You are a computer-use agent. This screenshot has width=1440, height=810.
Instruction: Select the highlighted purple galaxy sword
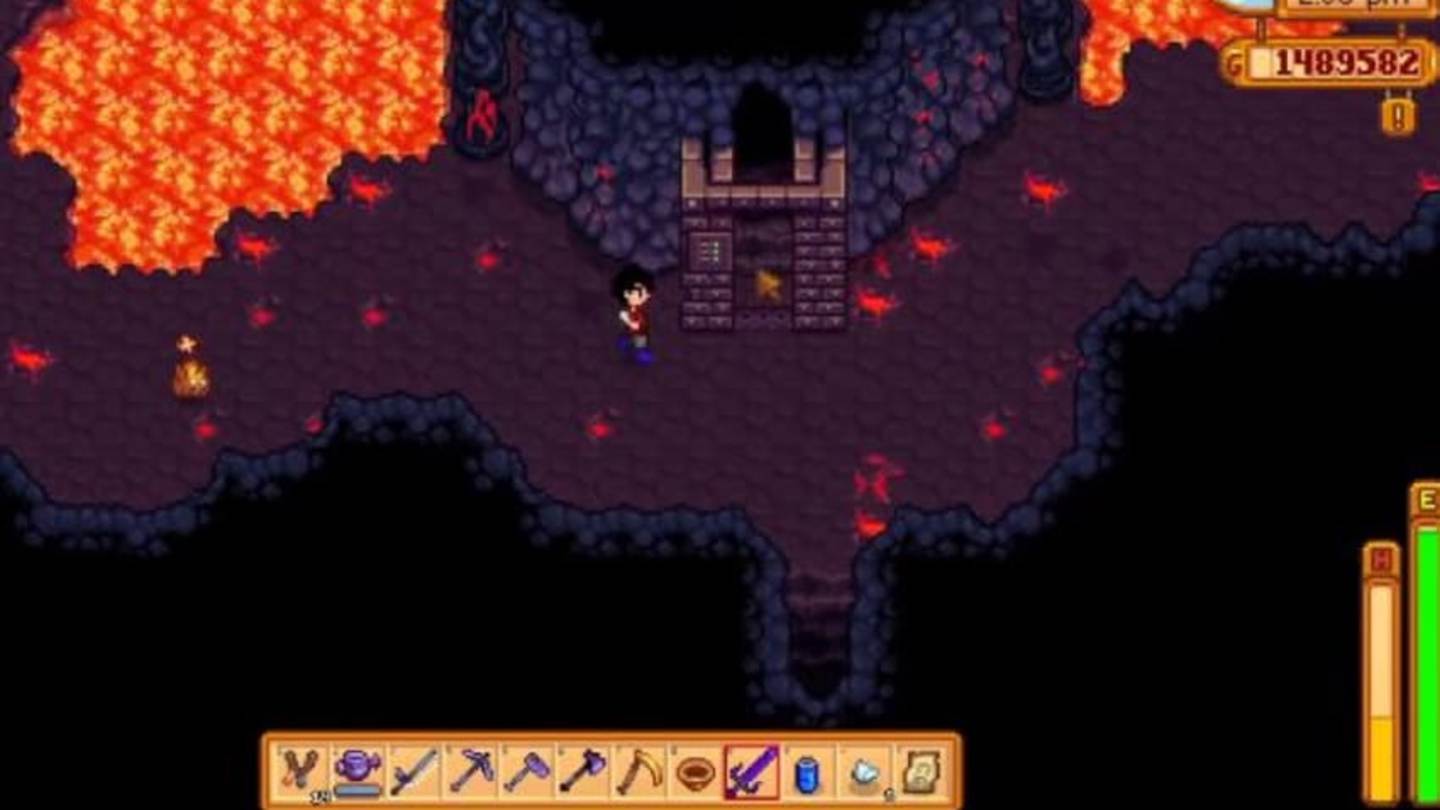pos(752,772)
